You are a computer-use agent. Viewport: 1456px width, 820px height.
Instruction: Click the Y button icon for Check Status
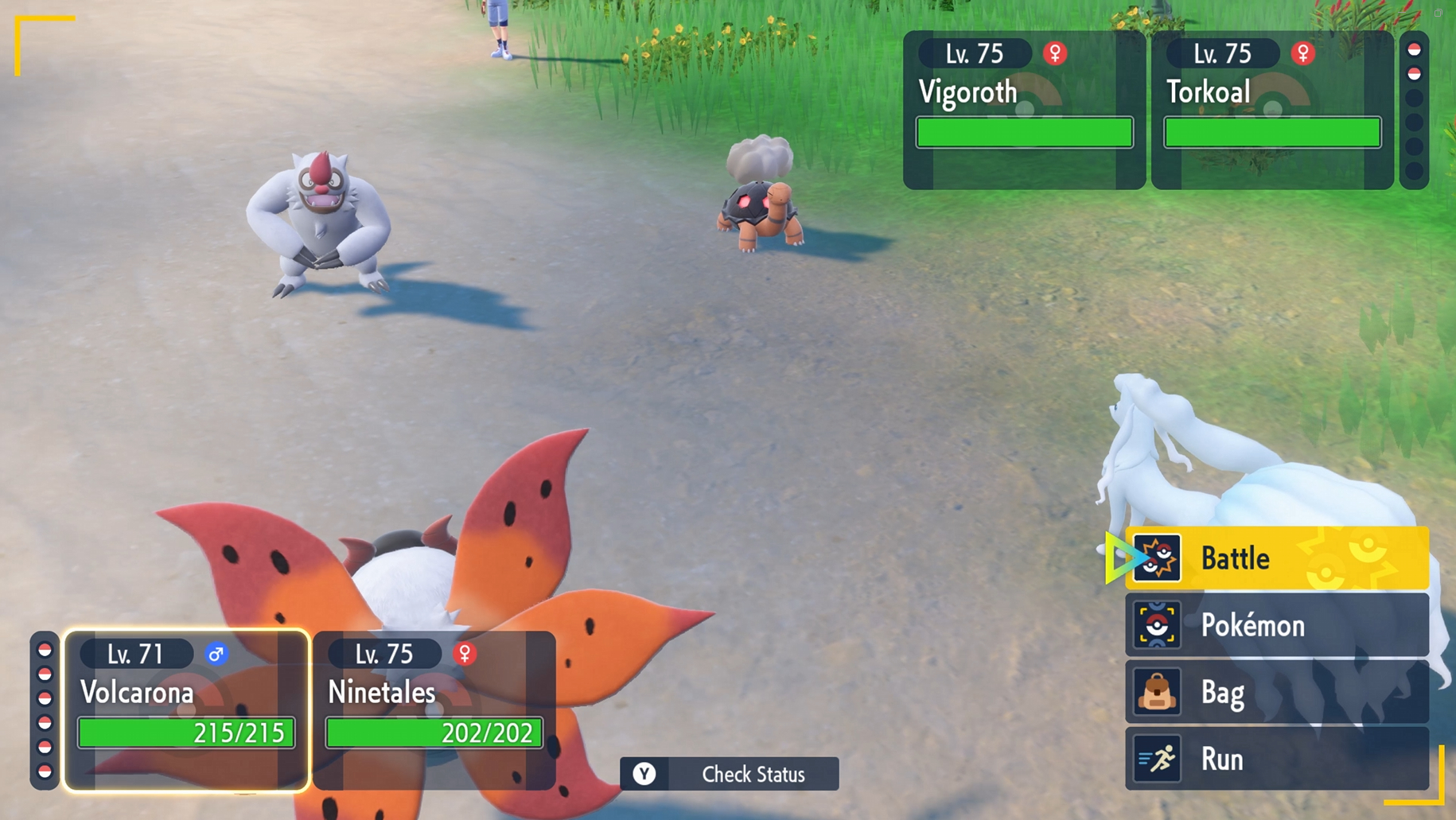(x=646, y=774)
